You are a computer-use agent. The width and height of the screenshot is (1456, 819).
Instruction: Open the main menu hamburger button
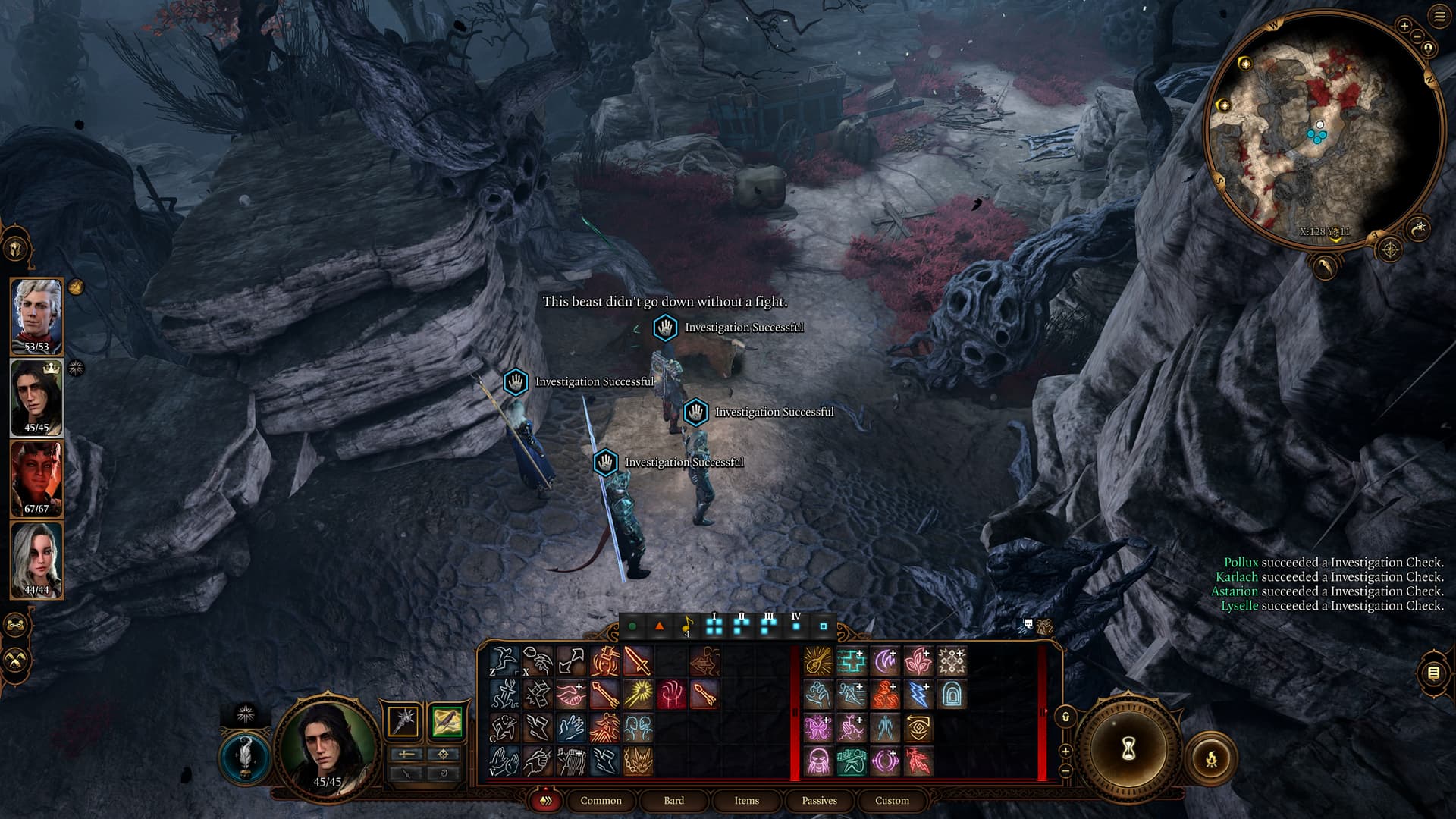point(1439,17)
